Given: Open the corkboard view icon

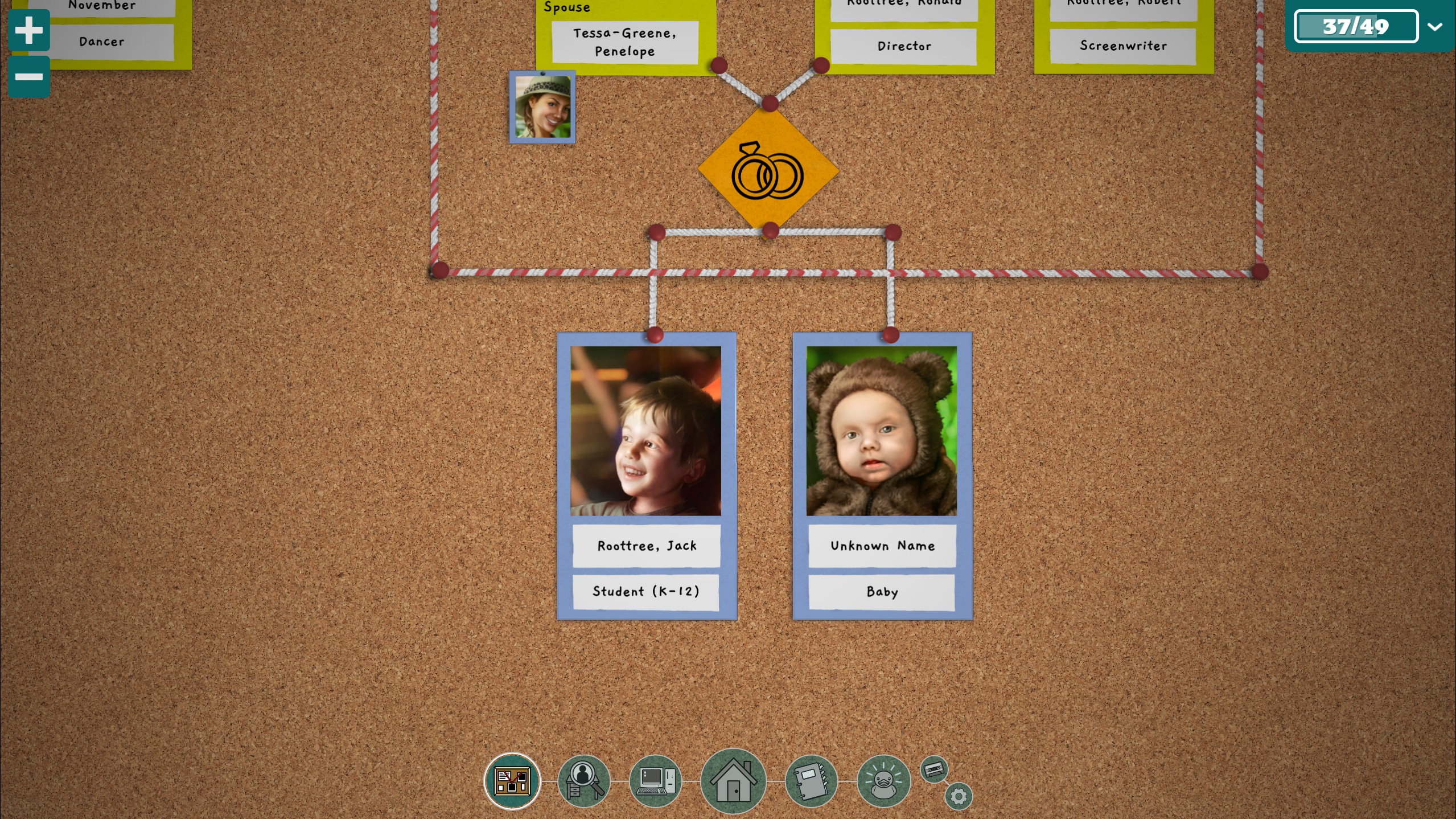Looking at the screenshot, I should pyautogui.click(x=512, y=780).
